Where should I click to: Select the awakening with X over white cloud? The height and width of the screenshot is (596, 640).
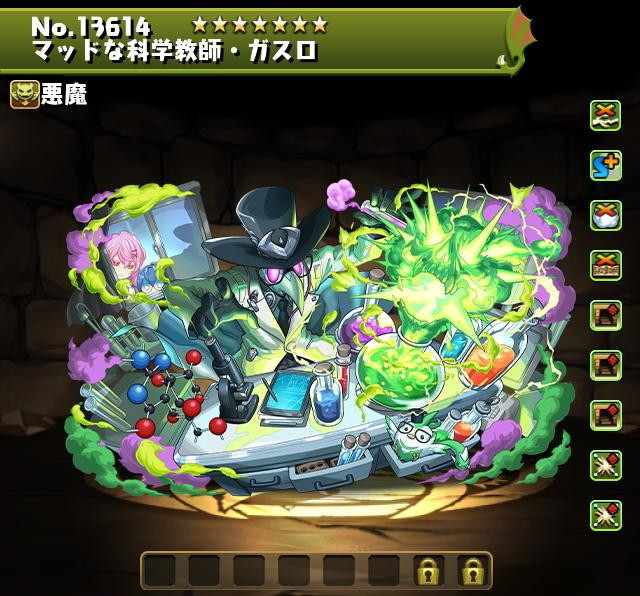coord(604,215)
